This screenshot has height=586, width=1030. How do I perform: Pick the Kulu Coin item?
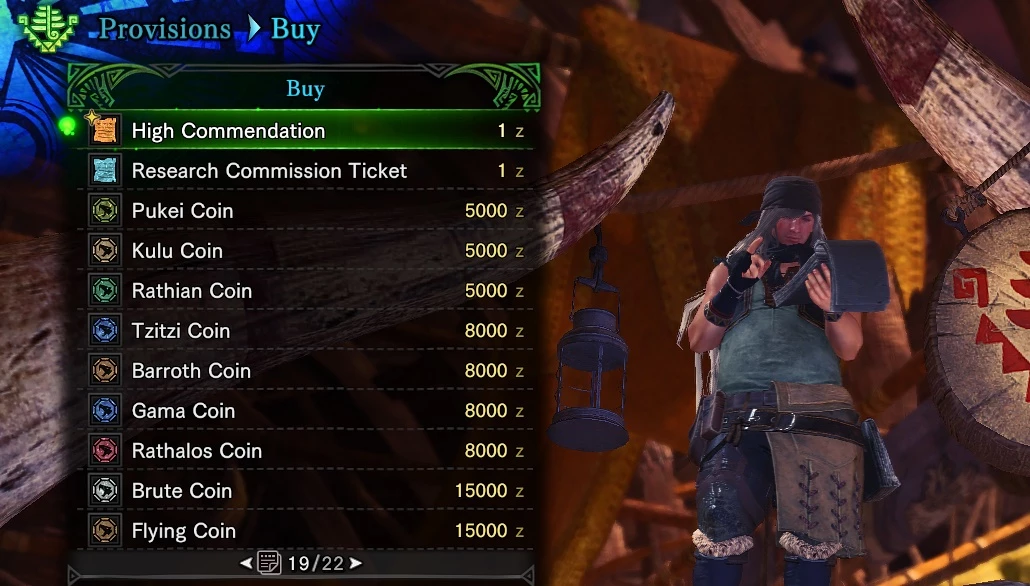[177, 251]
